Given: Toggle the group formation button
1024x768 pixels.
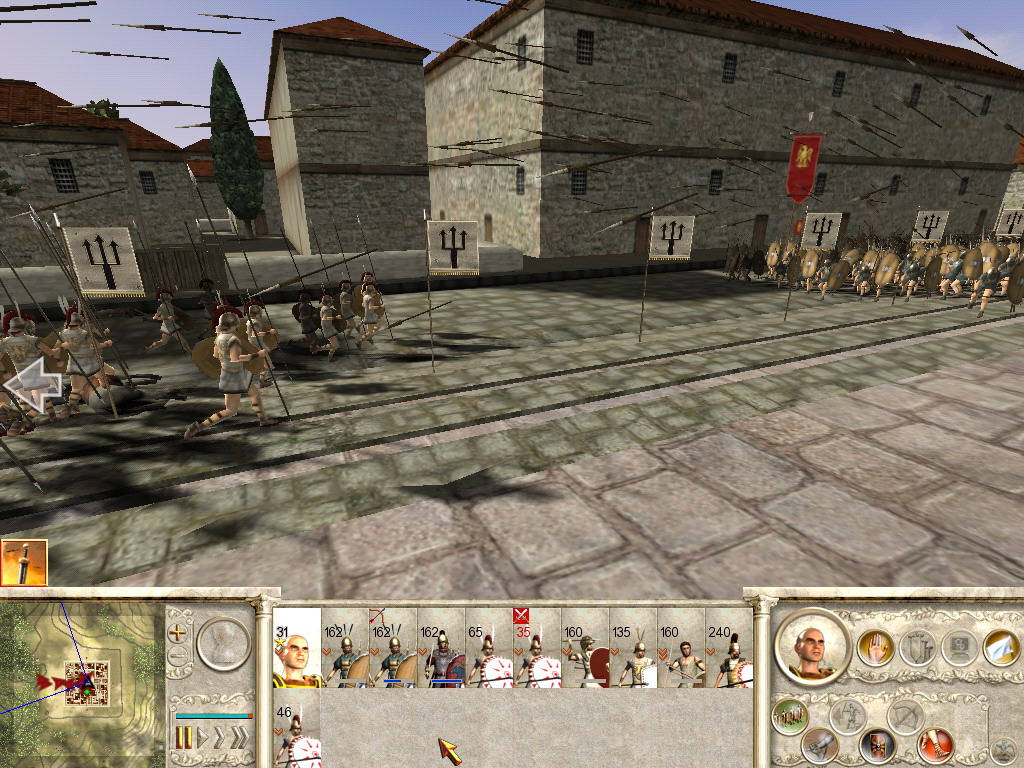Looking at the screenshot, I should pyautogui.click(x=790, y=716).
